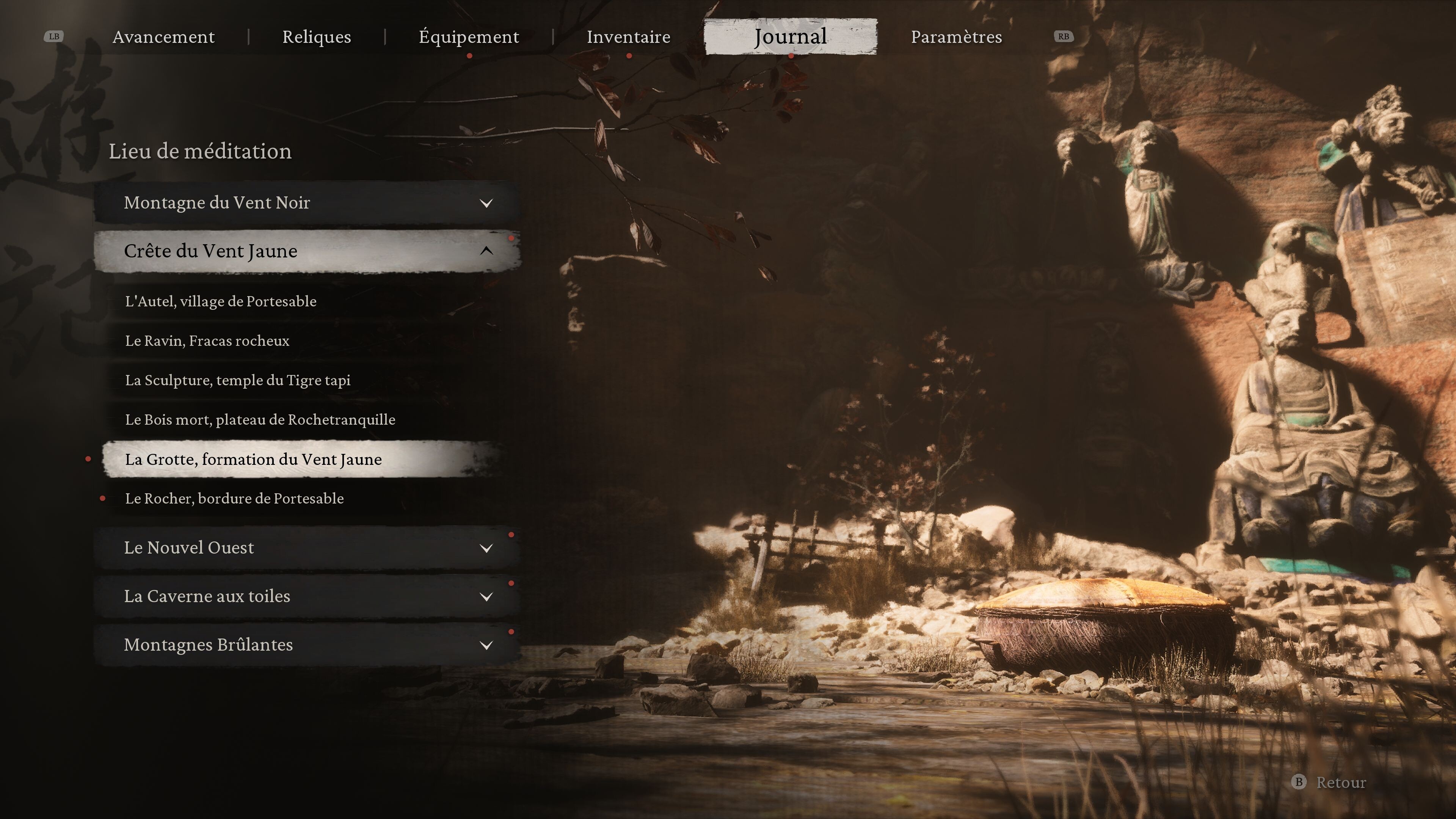This screenshot has height=819, width=1456.
Task: Click La Grotte, formation du Vent Jaune
Action: [x=253, y=460]
